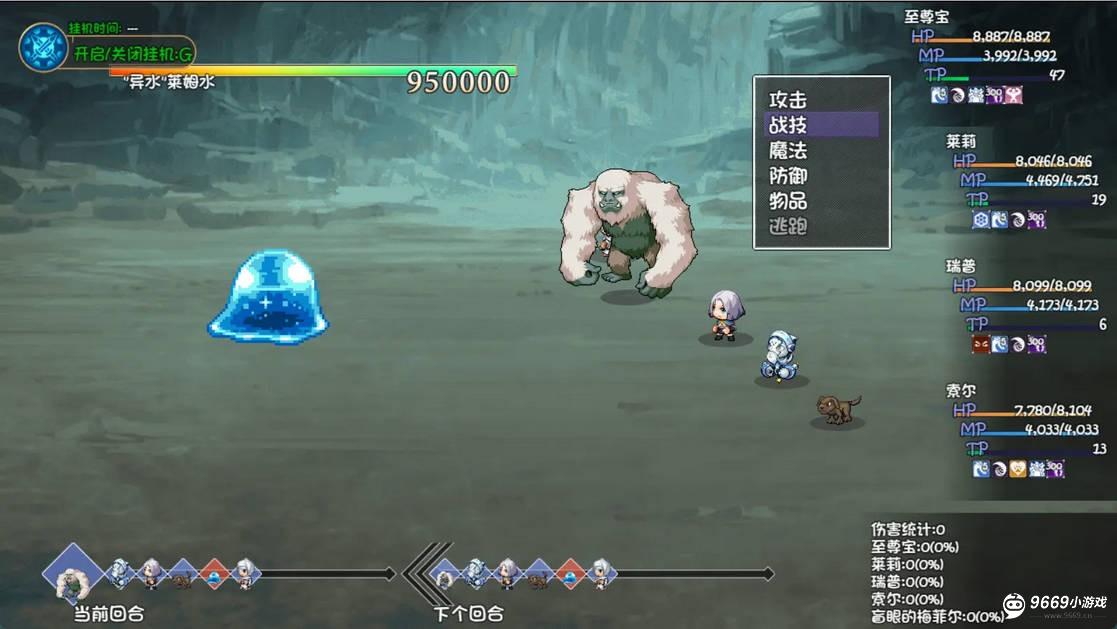The image size is (1117, 629).
Task: Pick the 防御 command
Action: pos(788,176)
